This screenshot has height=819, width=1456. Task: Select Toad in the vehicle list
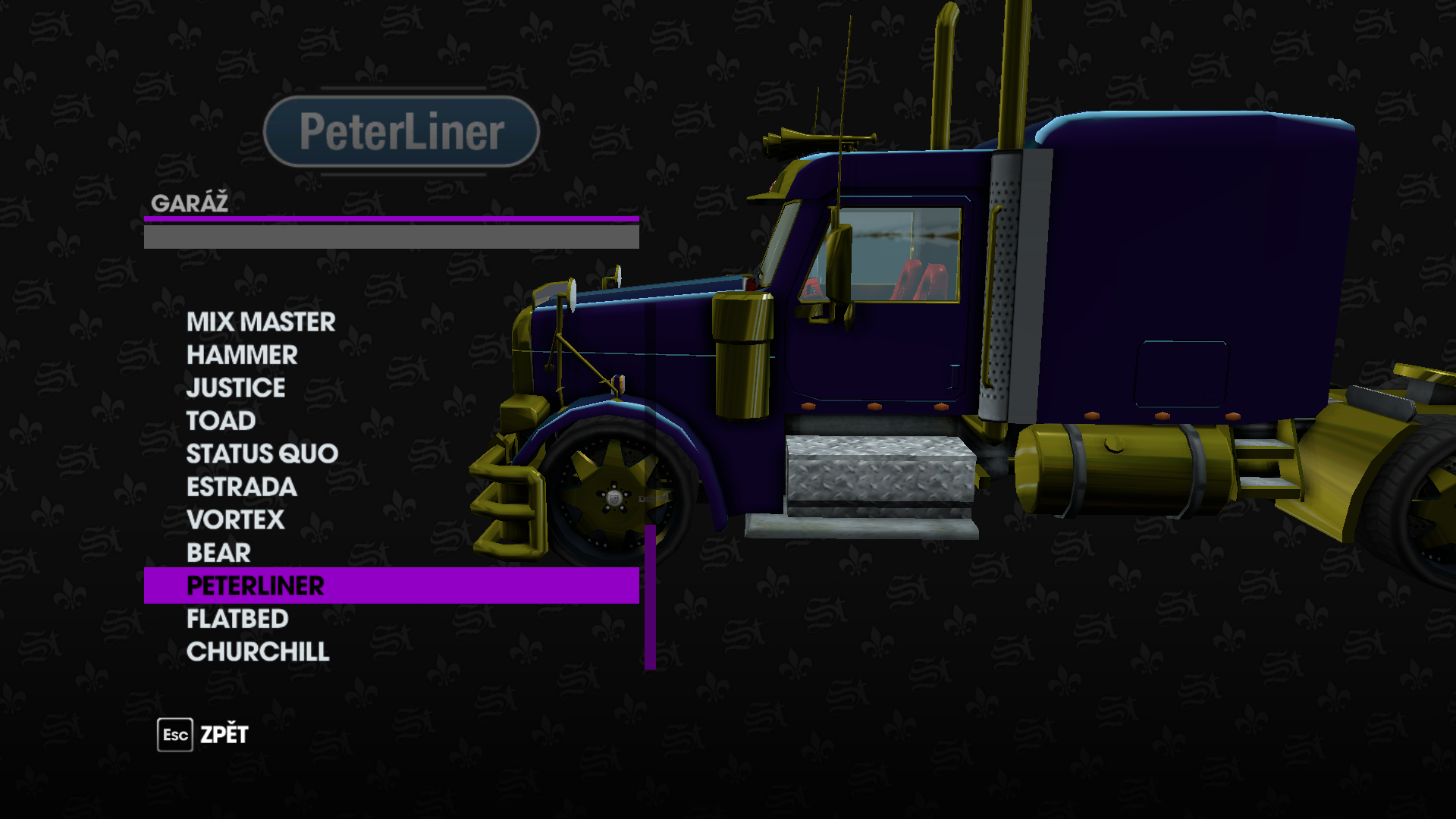pos(221,421)
